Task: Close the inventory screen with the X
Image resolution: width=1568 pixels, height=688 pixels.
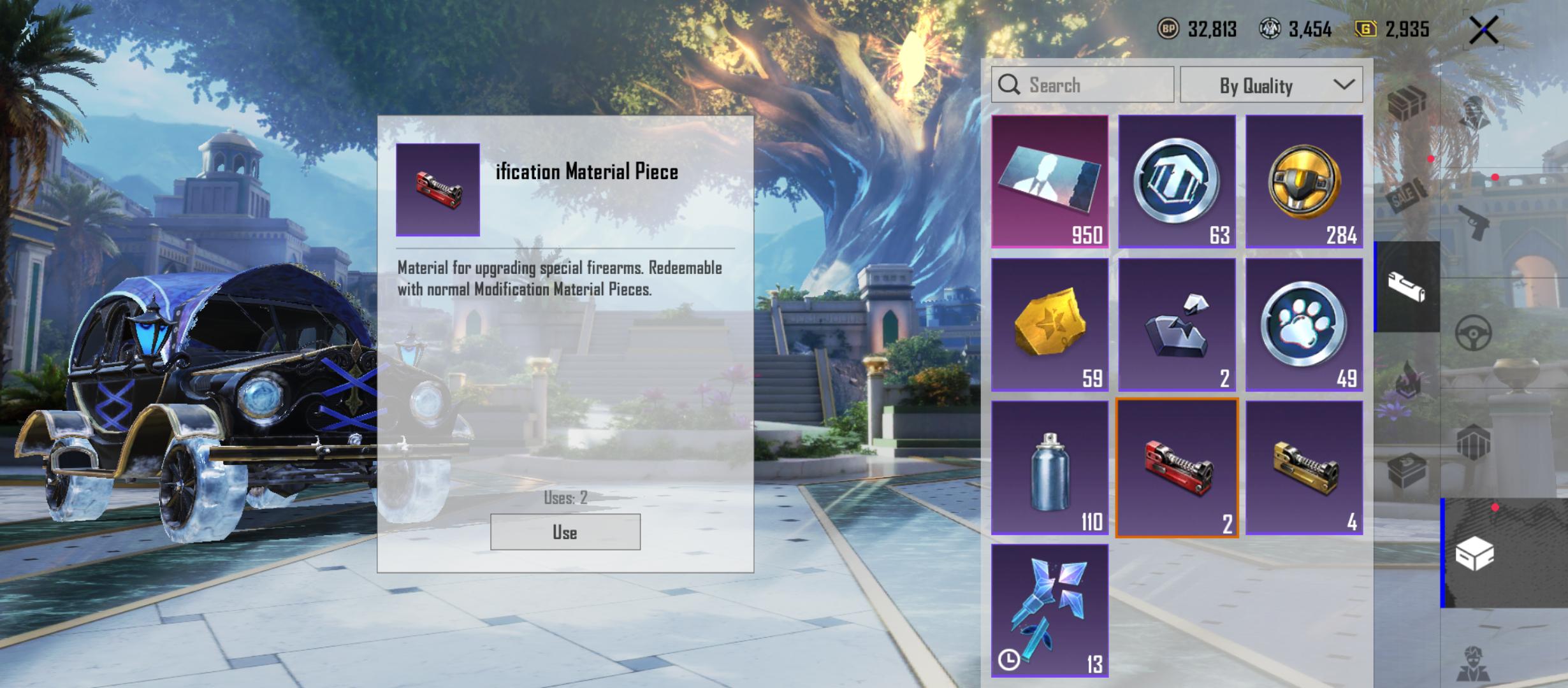Action: click(x=1484, y=30)
